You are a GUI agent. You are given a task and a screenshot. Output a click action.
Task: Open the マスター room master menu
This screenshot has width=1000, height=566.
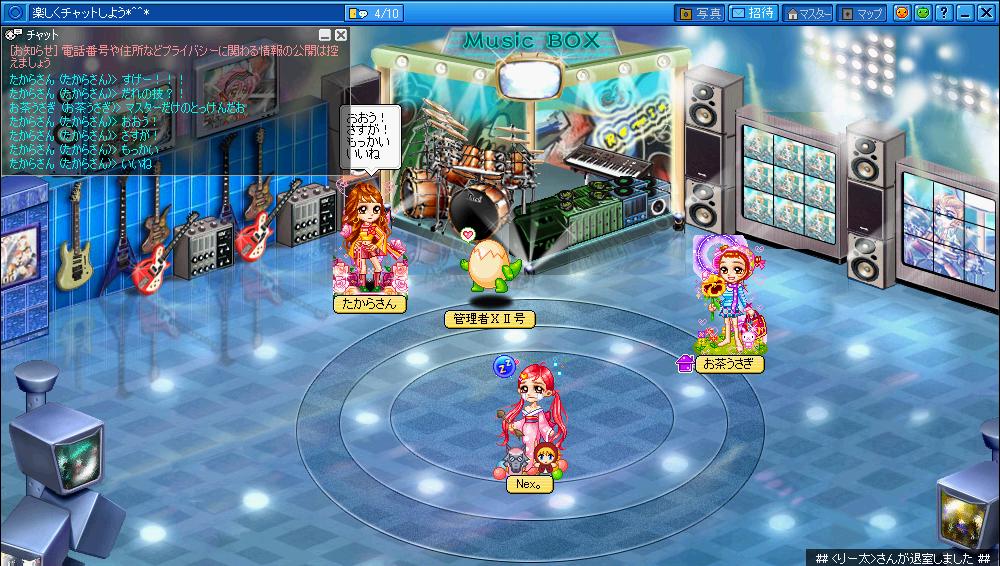click(x=807, y=13)
